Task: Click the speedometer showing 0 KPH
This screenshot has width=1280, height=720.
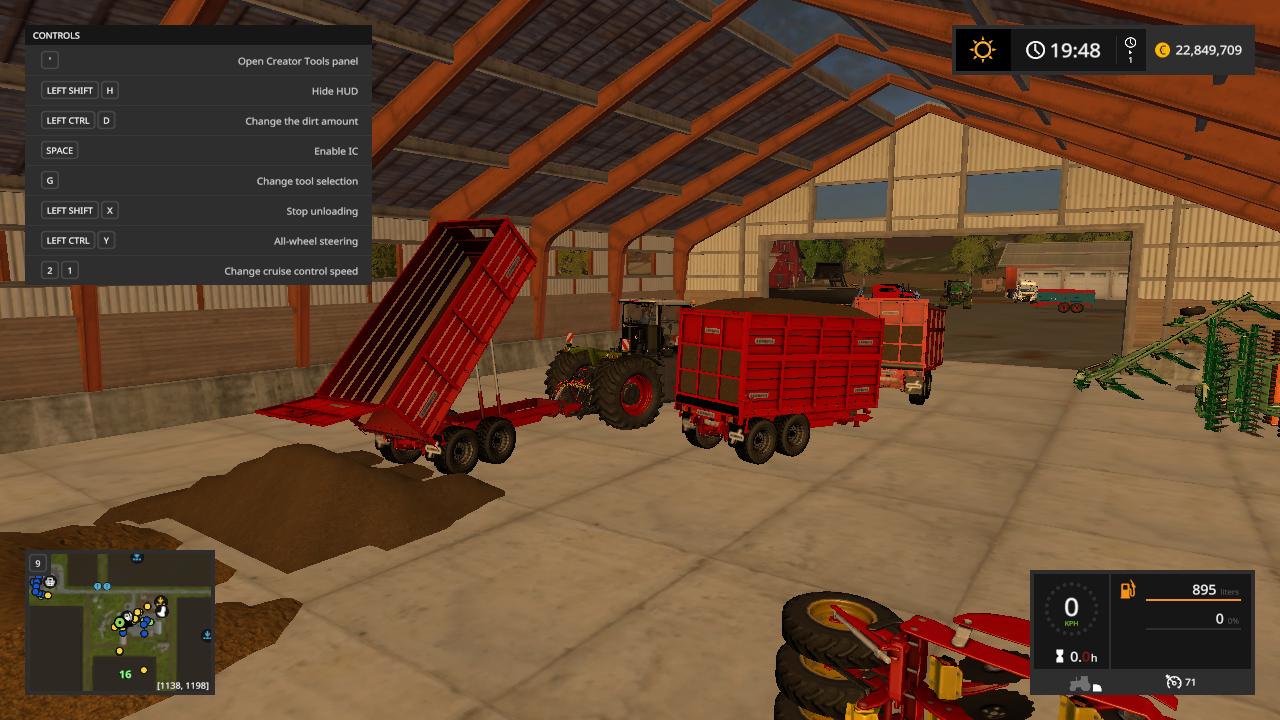Action: click(x=1071, y=607)
